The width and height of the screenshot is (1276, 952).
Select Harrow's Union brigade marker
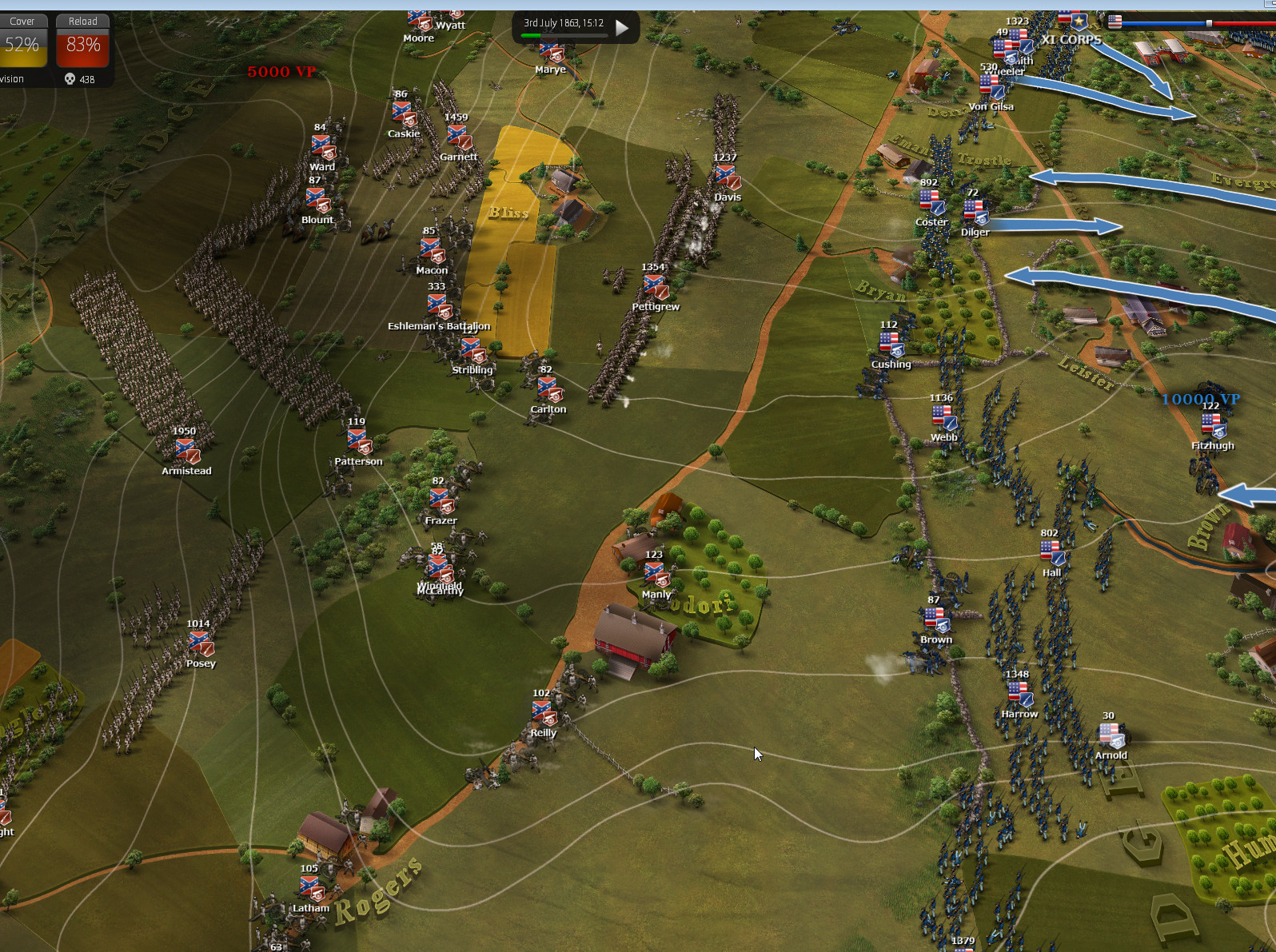1019,694
